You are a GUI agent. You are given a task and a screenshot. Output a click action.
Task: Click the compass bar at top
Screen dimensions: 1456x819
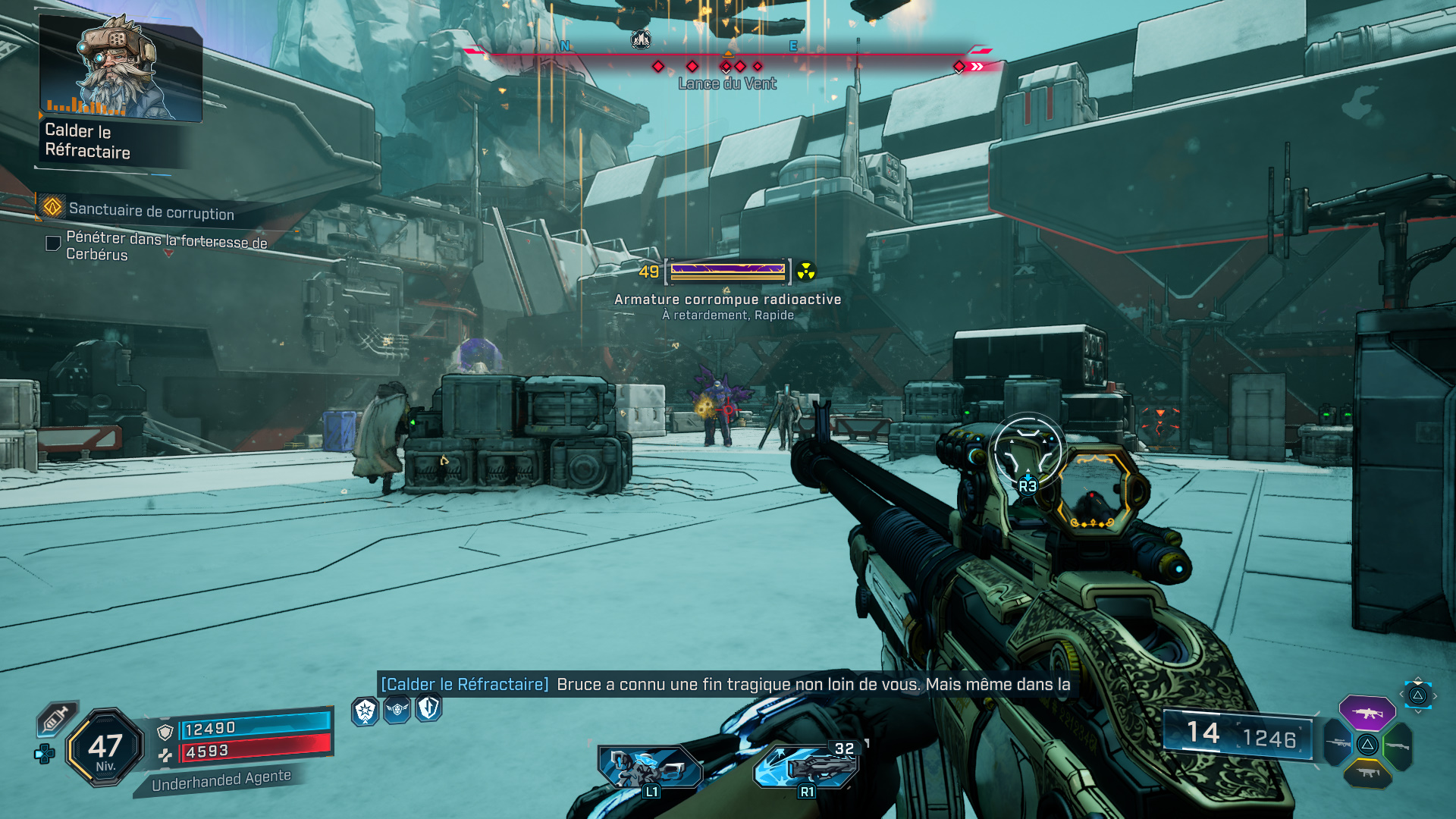click(728, 55)
